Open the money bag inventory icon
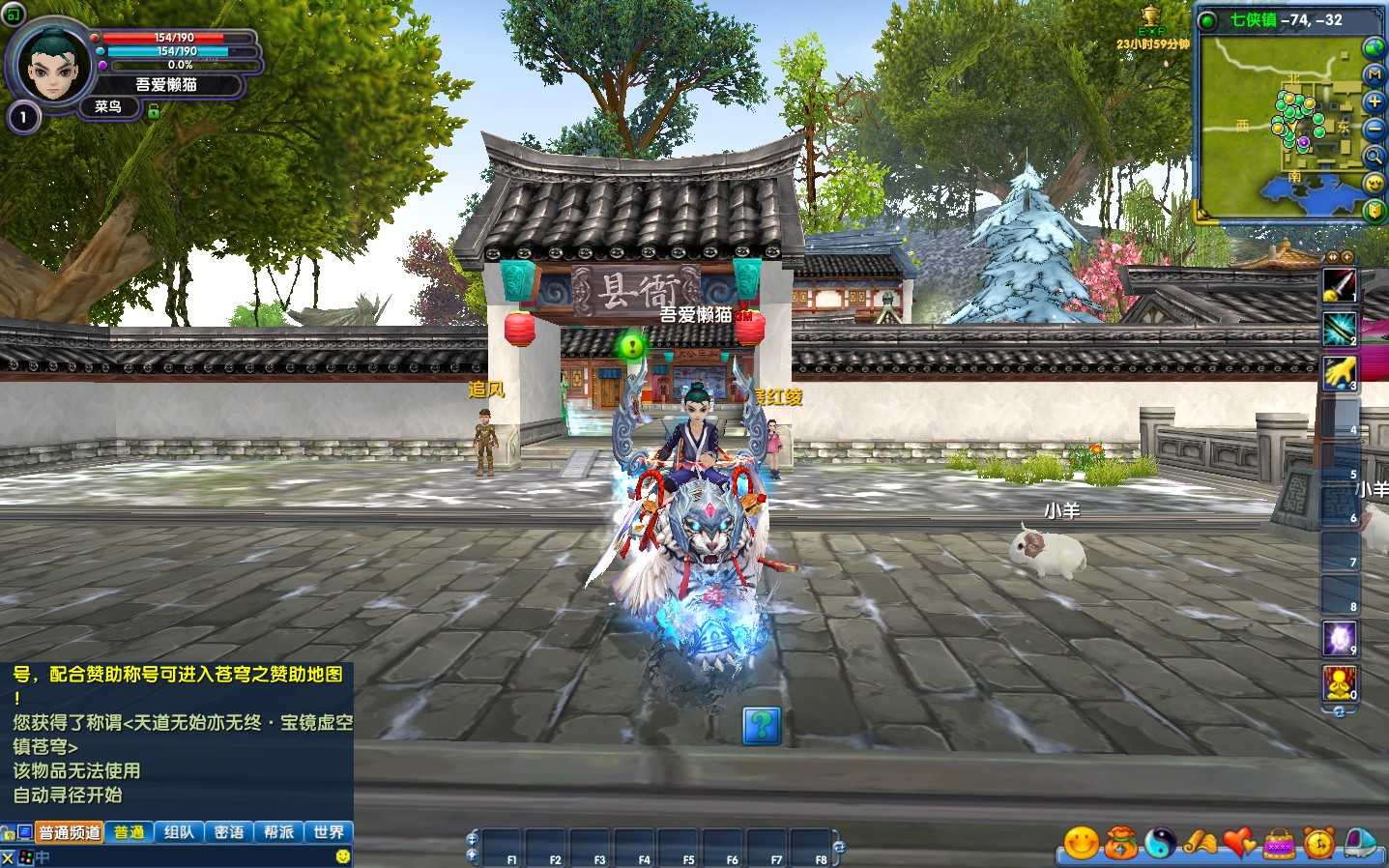Viewport: 1389px width, 868px height. click(x=1121, y=843)
